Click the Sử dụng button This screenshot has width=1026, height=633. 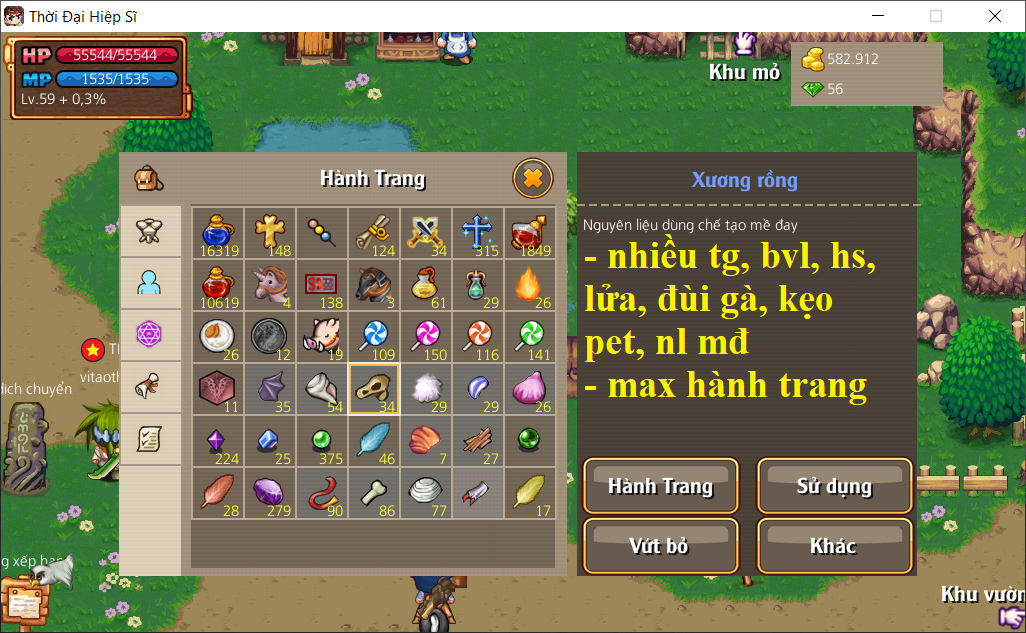coord(834,487)
